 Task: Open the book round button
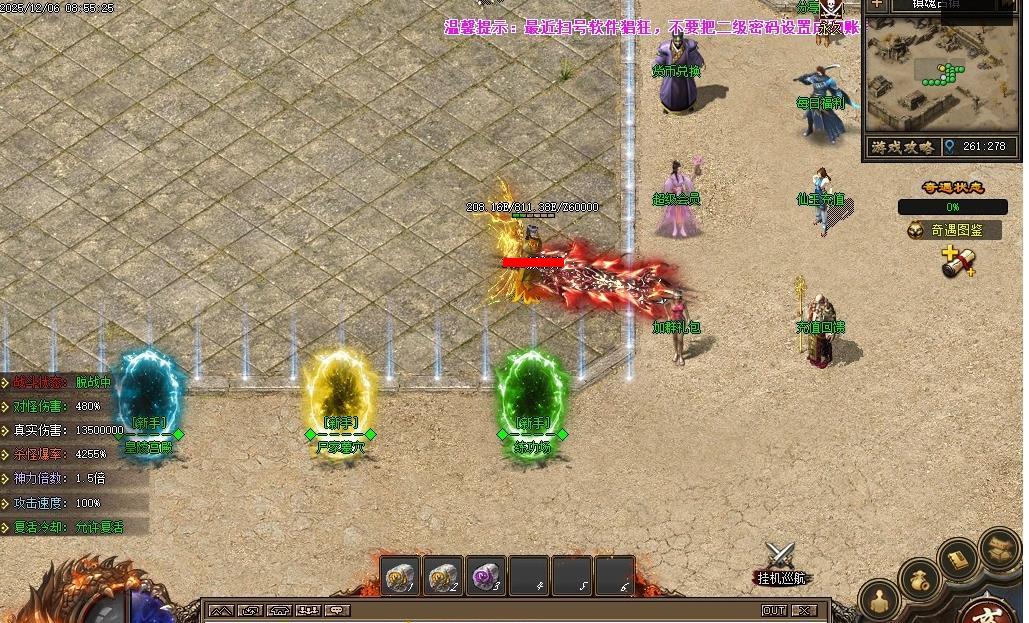click(x=959, y=559)
